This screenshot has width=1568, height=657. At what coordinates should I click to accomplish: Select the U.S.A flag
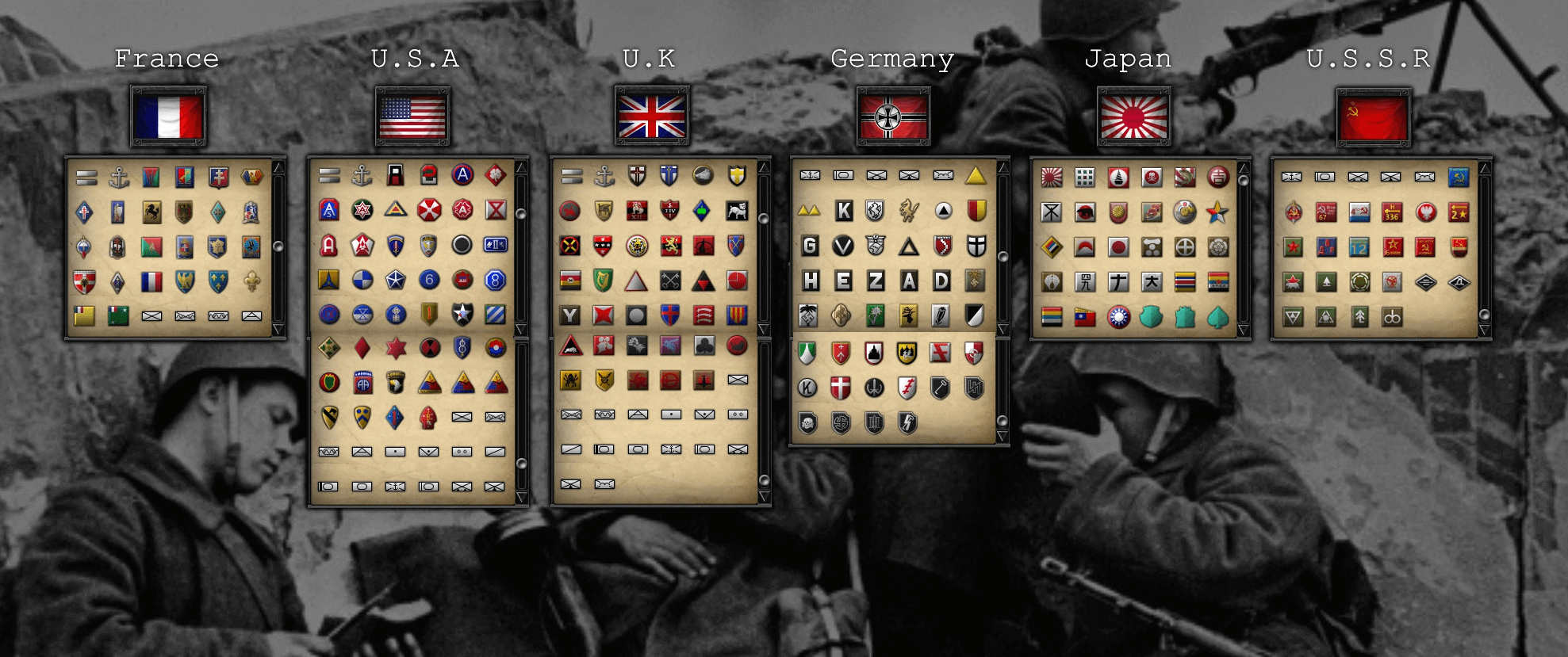coord(412,117)
